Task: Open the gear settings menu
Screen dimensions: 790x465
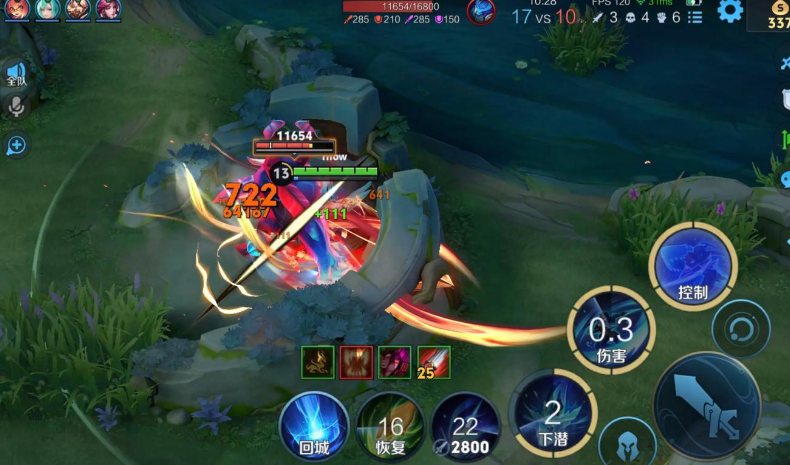Action: coord(730,12)
